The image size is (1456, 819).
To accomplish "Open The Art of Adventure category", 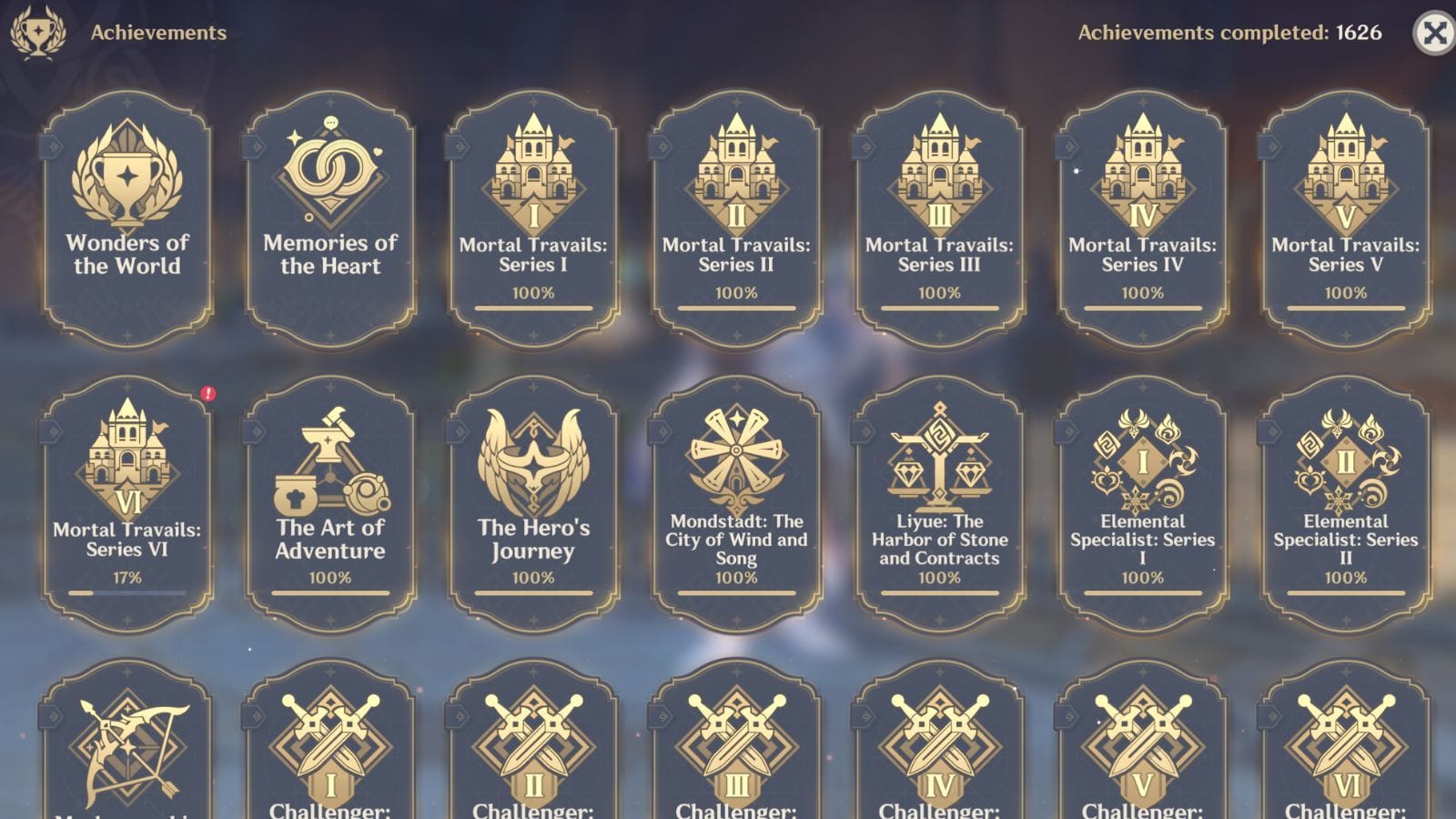I will coord(330,491).
